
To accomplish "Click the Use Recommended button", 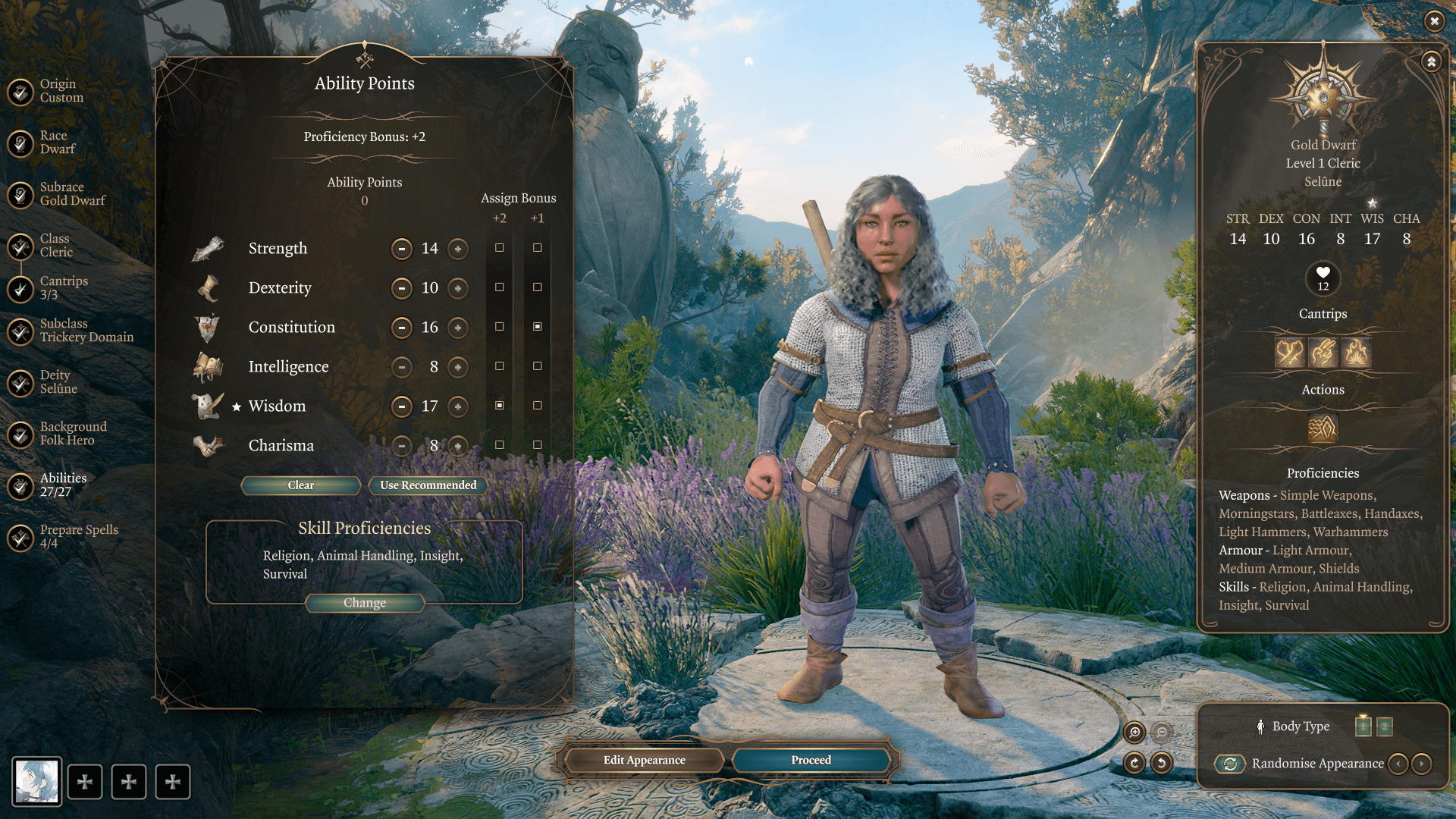I will (428, 485).
